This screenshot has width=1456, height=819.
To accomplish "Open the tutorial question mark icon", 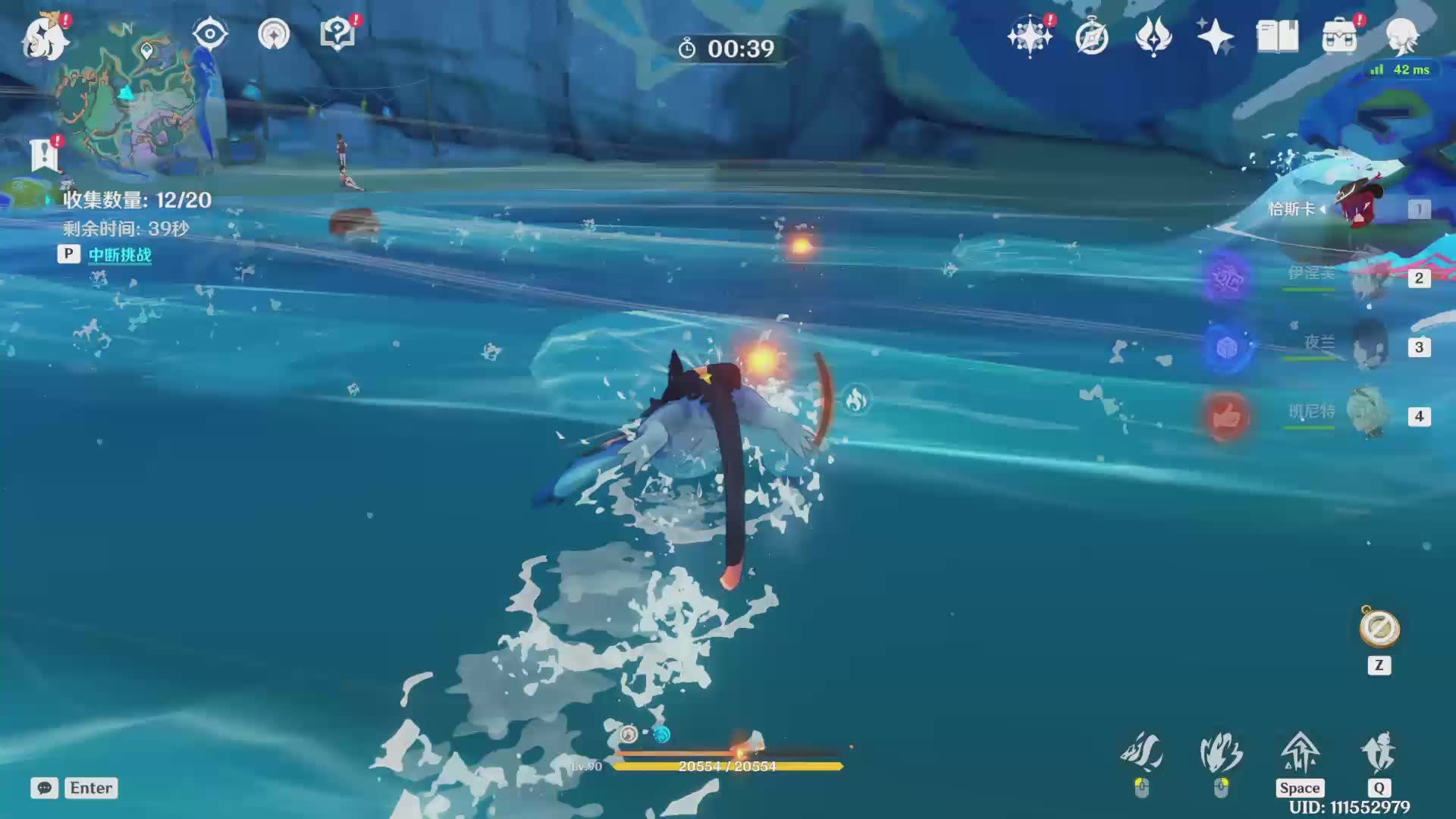I will pyautogui.click(x=337, y=34).
